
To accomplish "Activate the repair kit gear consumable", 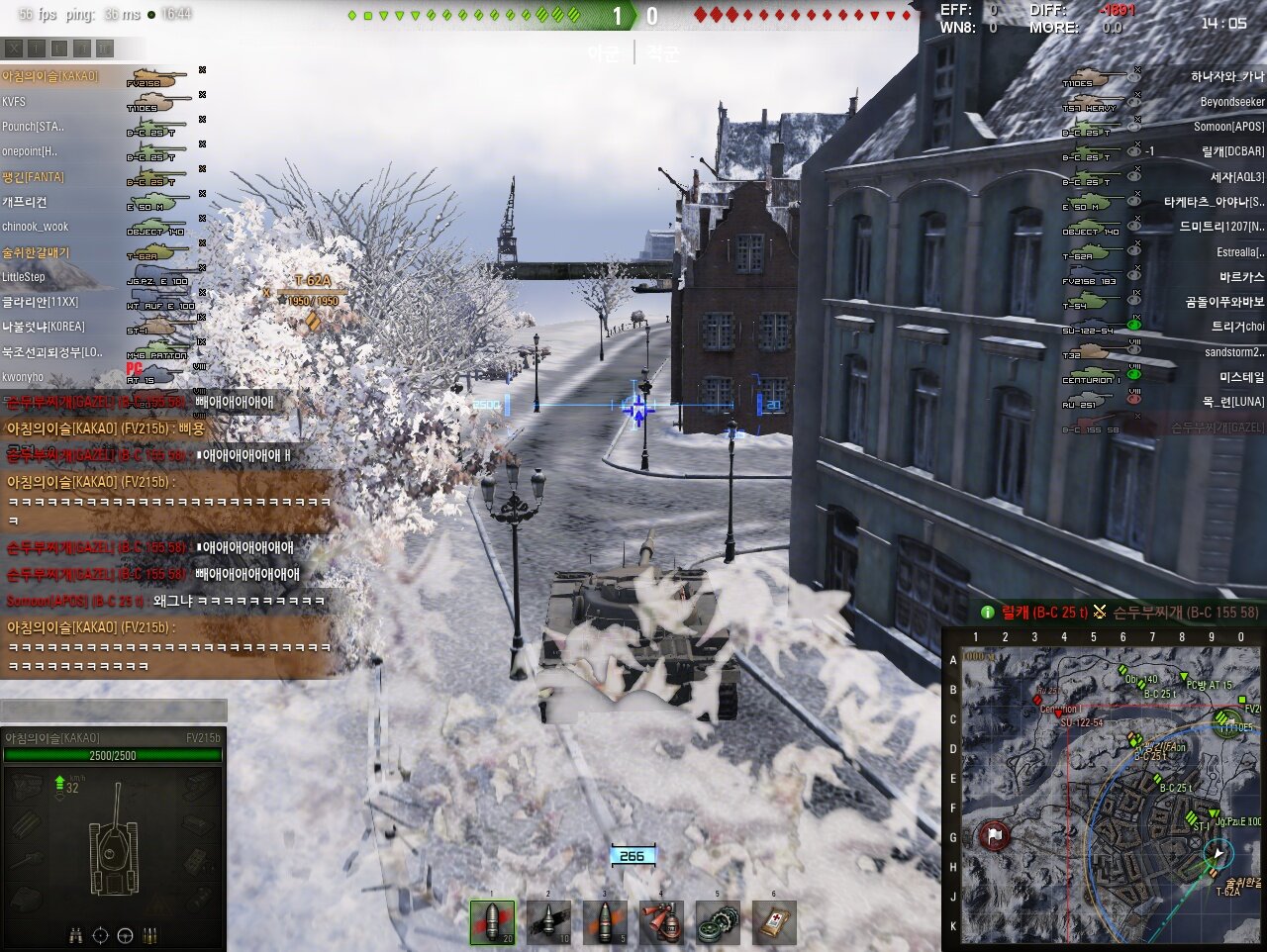I will [x=718, y=922].
